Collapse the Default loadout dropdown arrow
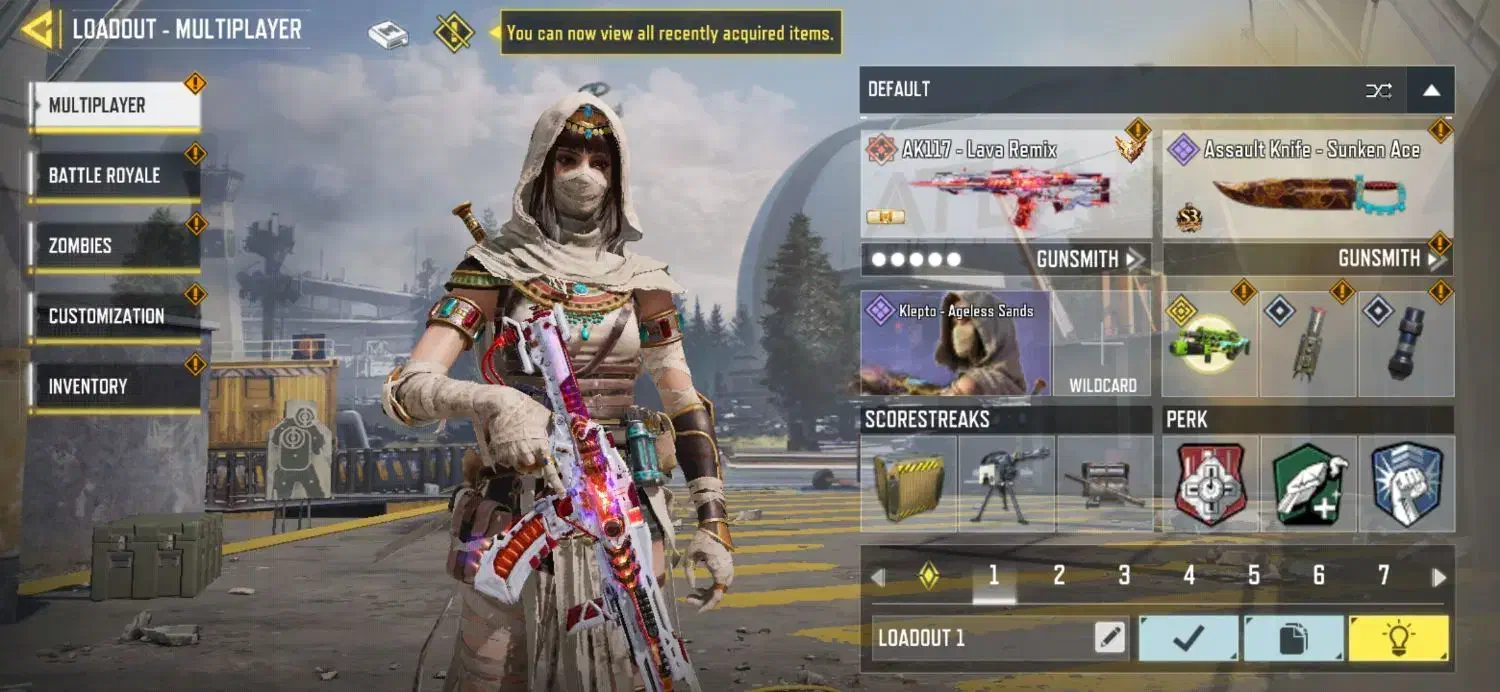The width and height of the screenshot is (1500, 692). point(1431,90)
